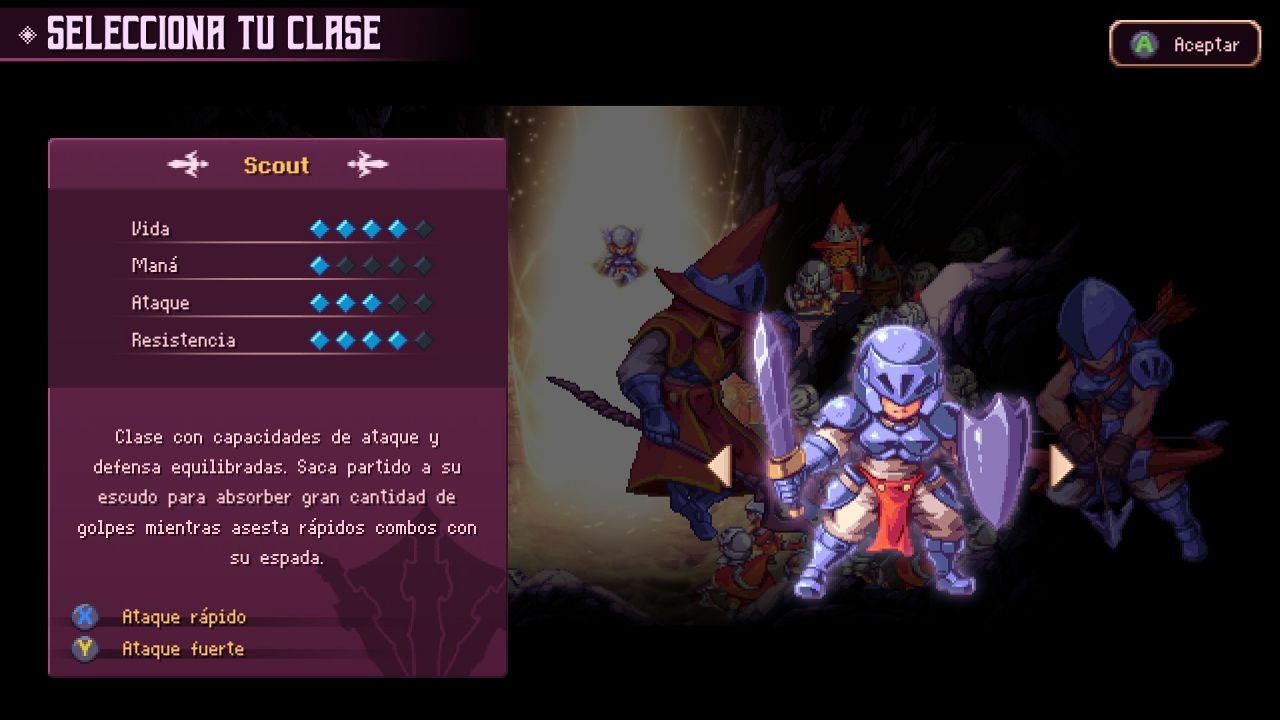Select the right sword decoration beside Scout title
This screenshot has height=720, width=1280.
pos(368,165)
